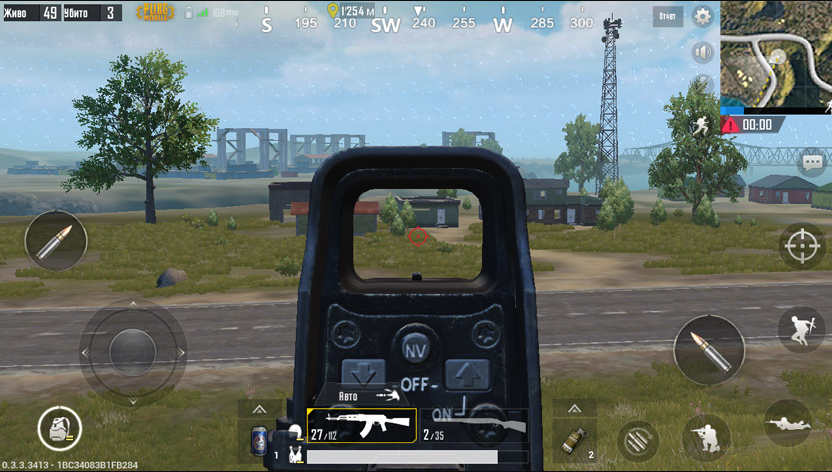
Task: Tap the jump button
Action: pyautogui.click(x=801, y=329)
